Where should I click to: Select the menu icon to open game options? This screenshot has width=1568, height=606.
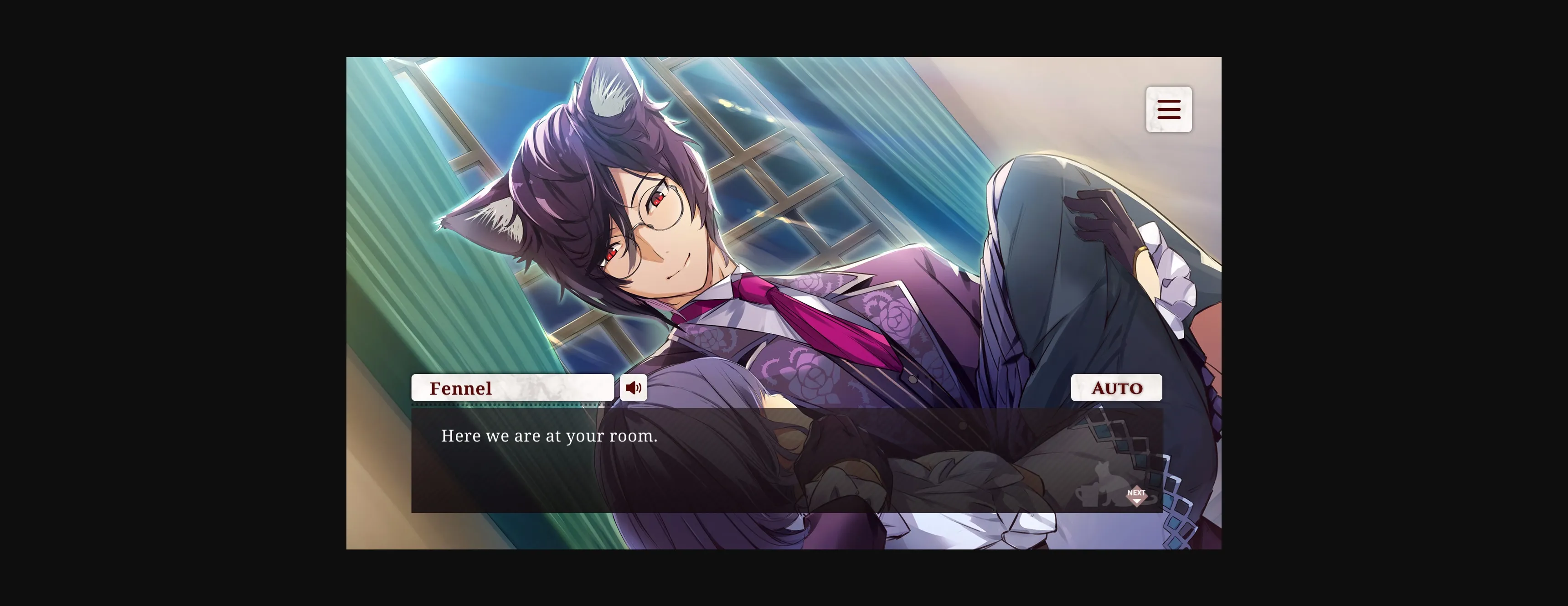point(1169,109)
